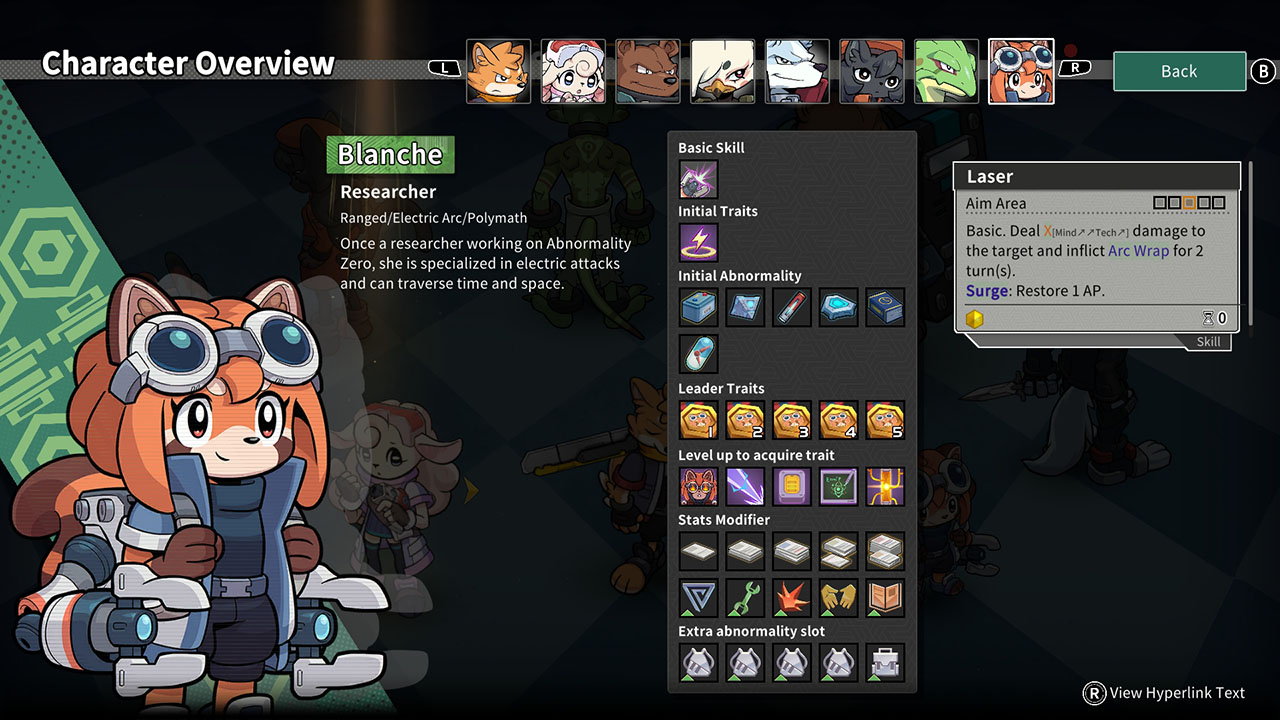Screen dimensions: 1280x720
Task: Open the book Stats Modifier icon
Action: (x=885, y=598)
